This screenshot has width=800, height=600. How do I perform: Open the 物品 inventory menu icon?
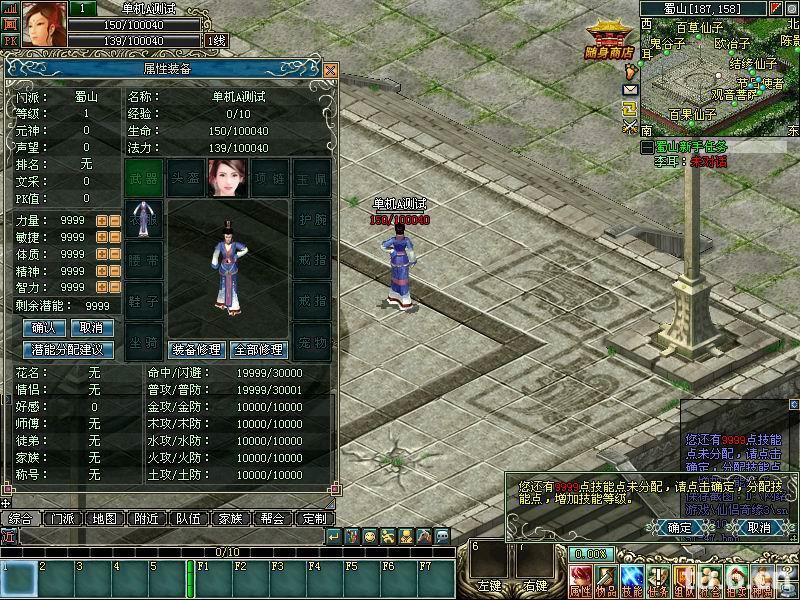(x=606, y=580)
